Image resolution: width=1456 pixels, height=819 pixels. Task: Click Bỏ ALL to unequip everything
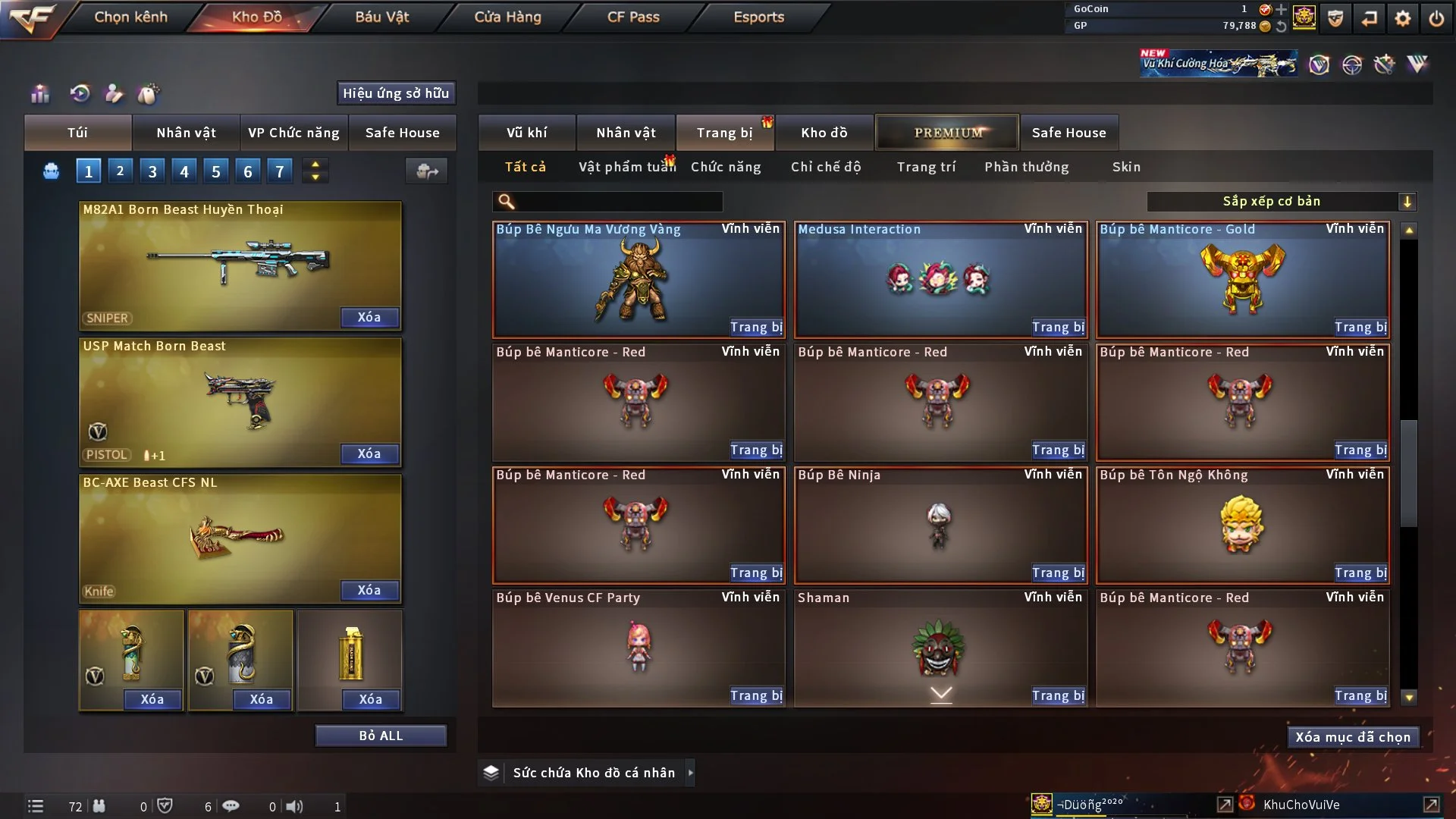point(381,736)
